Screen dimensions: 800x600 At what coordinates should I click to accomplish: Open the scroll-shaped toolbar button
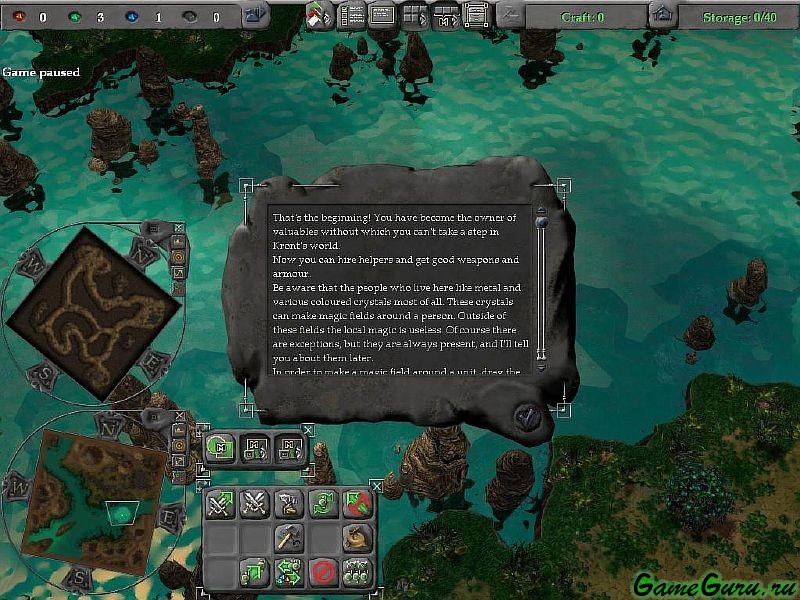[x=476, y=14]
